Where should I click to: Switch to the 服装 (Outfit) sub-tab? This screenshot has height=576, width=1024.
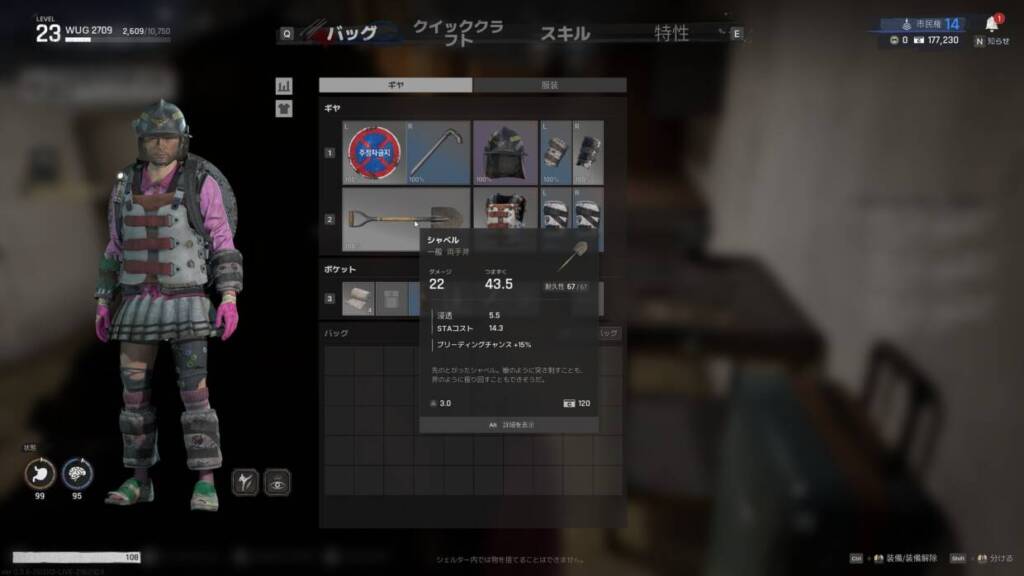[x=549, y=86]
